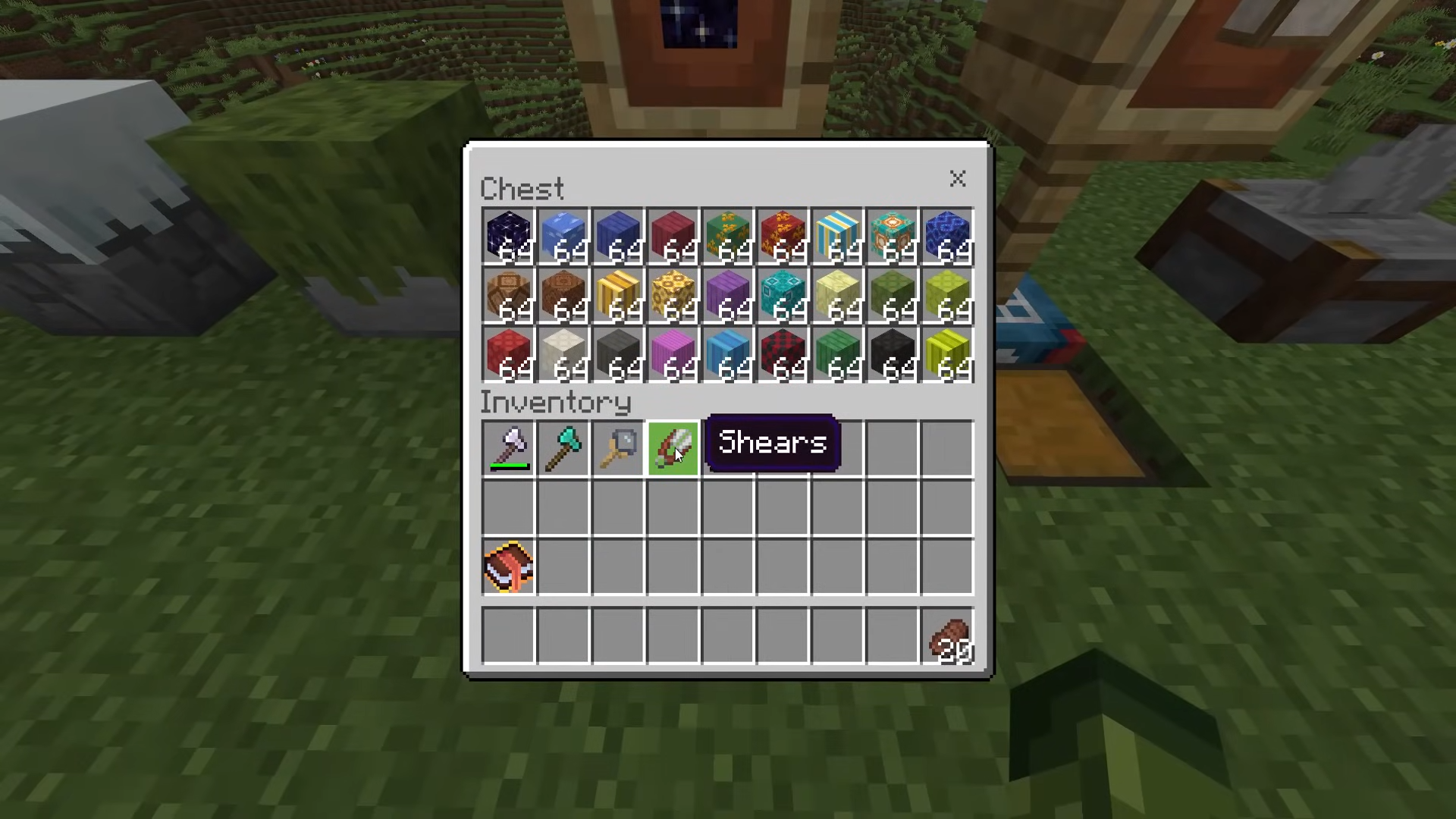Grab the white block stack

pyautogui.click(x=563, y=353)
